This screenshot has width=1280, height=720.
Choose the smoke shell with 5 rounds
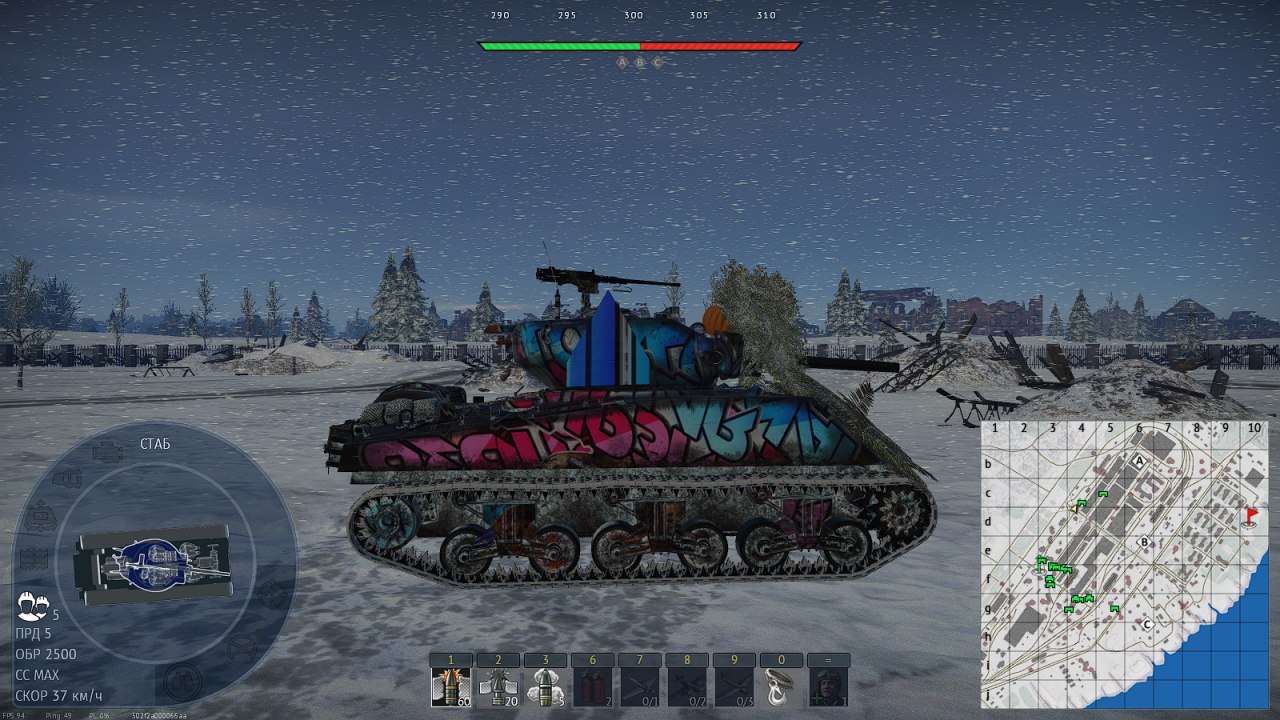pos(544,688)
